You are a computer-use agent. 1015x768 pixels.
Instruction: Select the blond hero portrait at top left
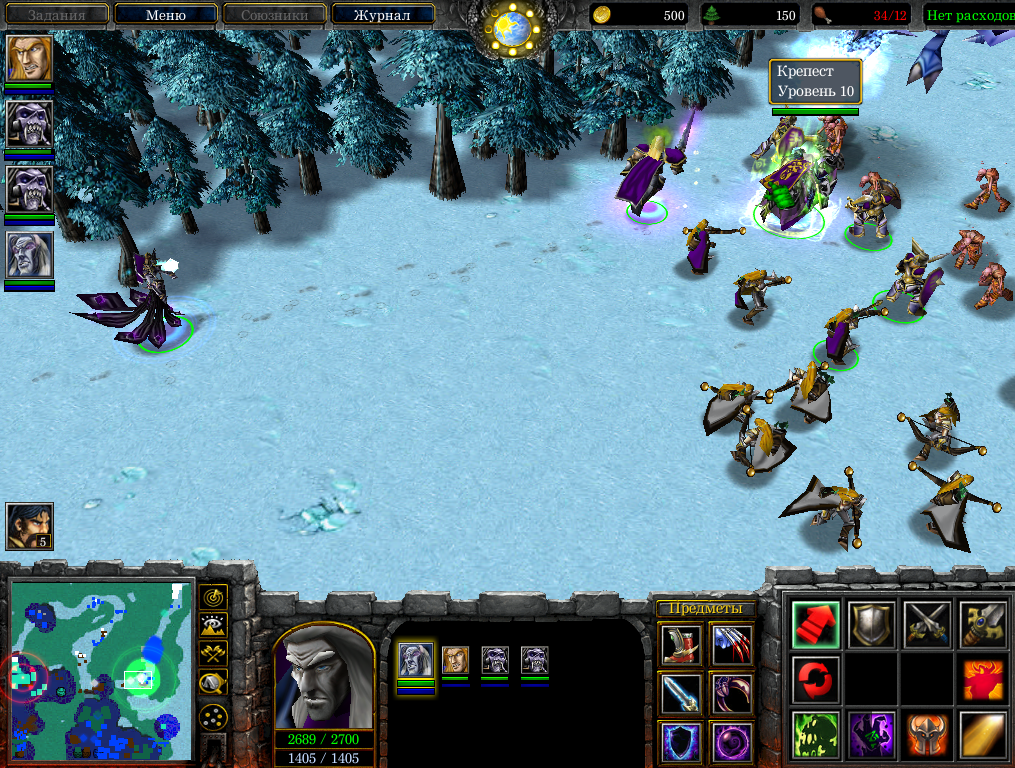click(x=29, y=59)
